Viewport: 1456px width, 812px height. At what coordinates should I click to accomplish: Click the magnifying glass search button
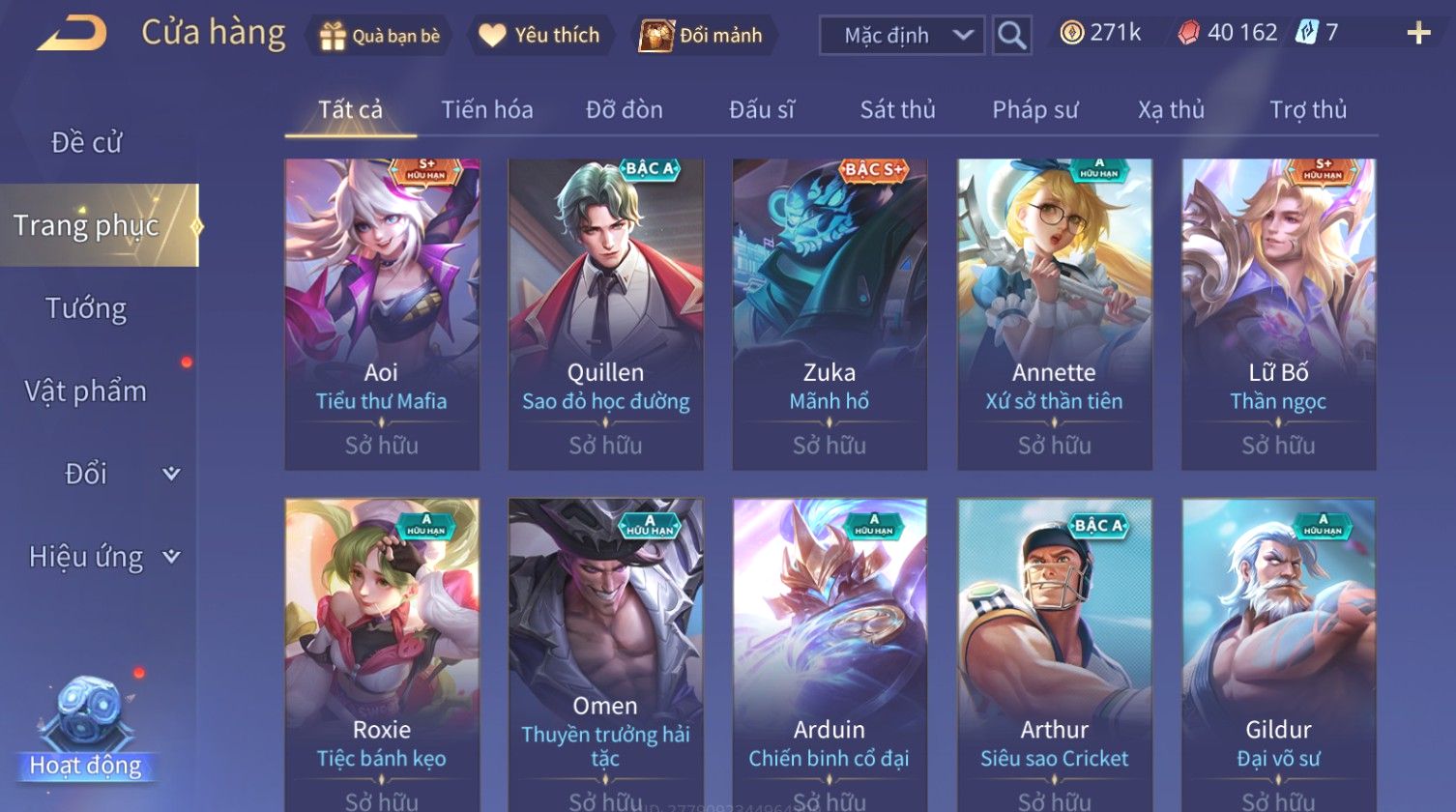click(1011, 36)
